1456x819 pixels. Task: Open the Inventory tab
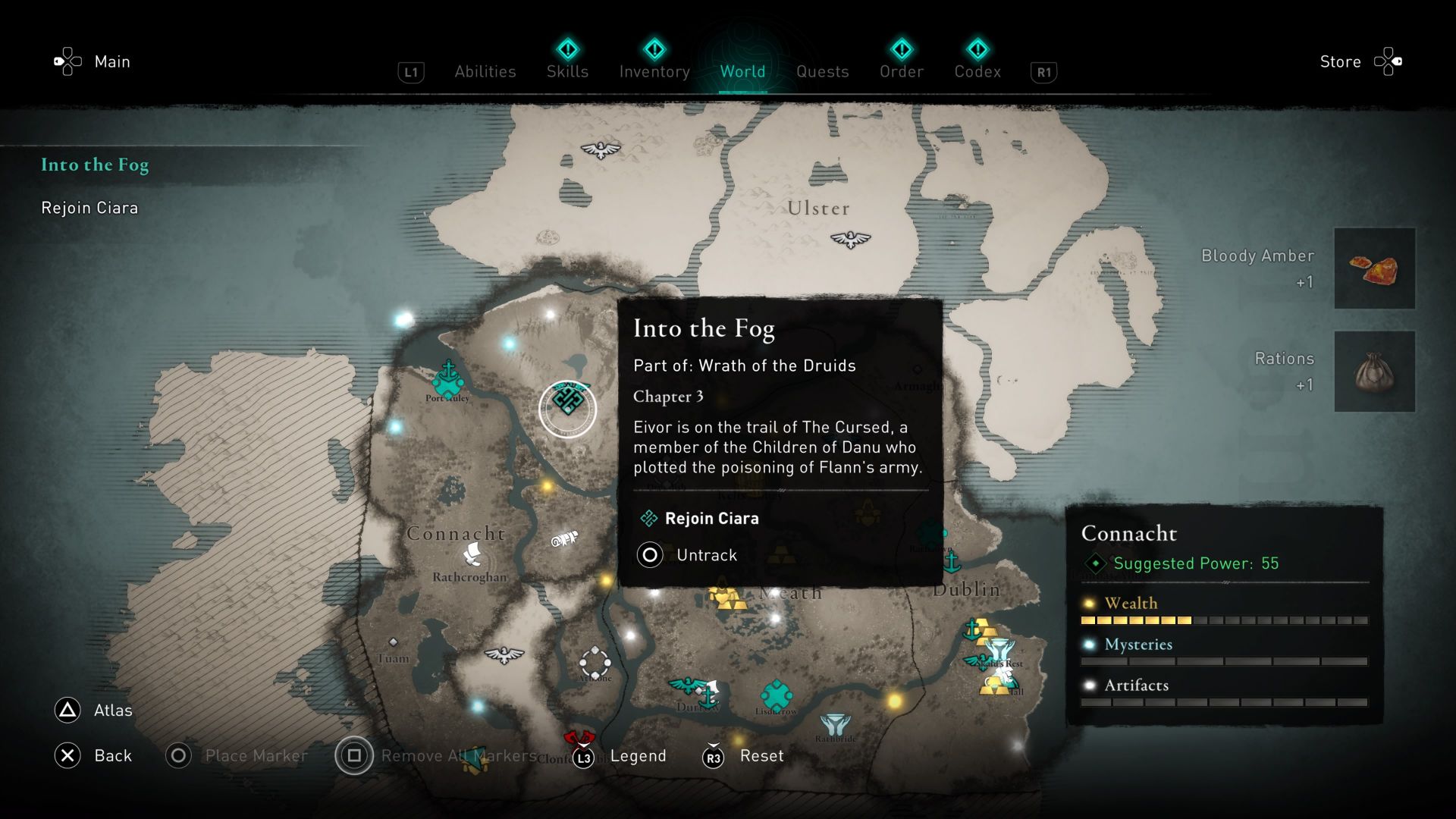pos(654,71)
